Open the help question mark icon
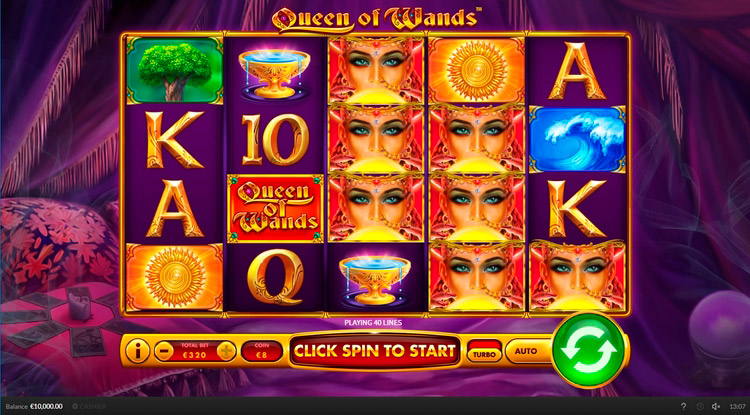This screenshot has width=750, height=415. click(x=683, y=407)
